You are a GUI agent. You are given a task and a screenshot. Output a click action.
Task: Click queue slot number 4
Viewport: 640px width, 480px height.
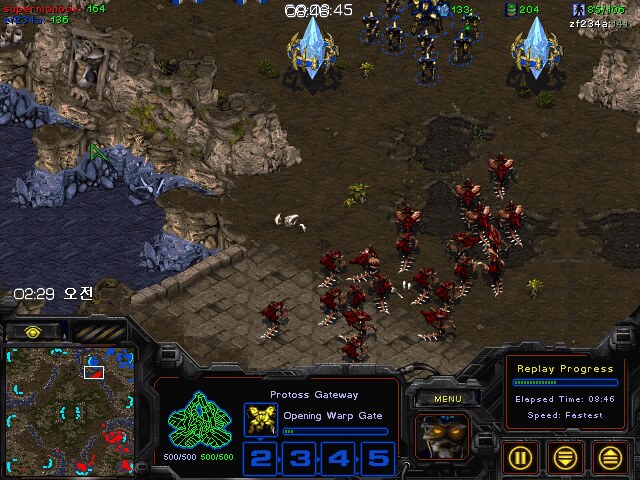click(x=339, y=458)
